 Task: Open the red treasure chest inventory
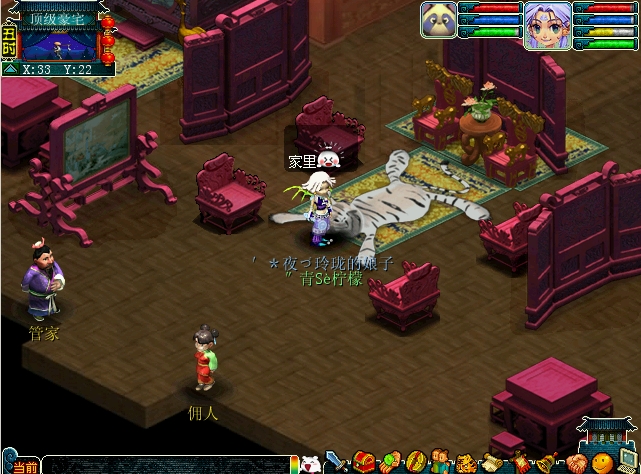(x=363, y=464)
